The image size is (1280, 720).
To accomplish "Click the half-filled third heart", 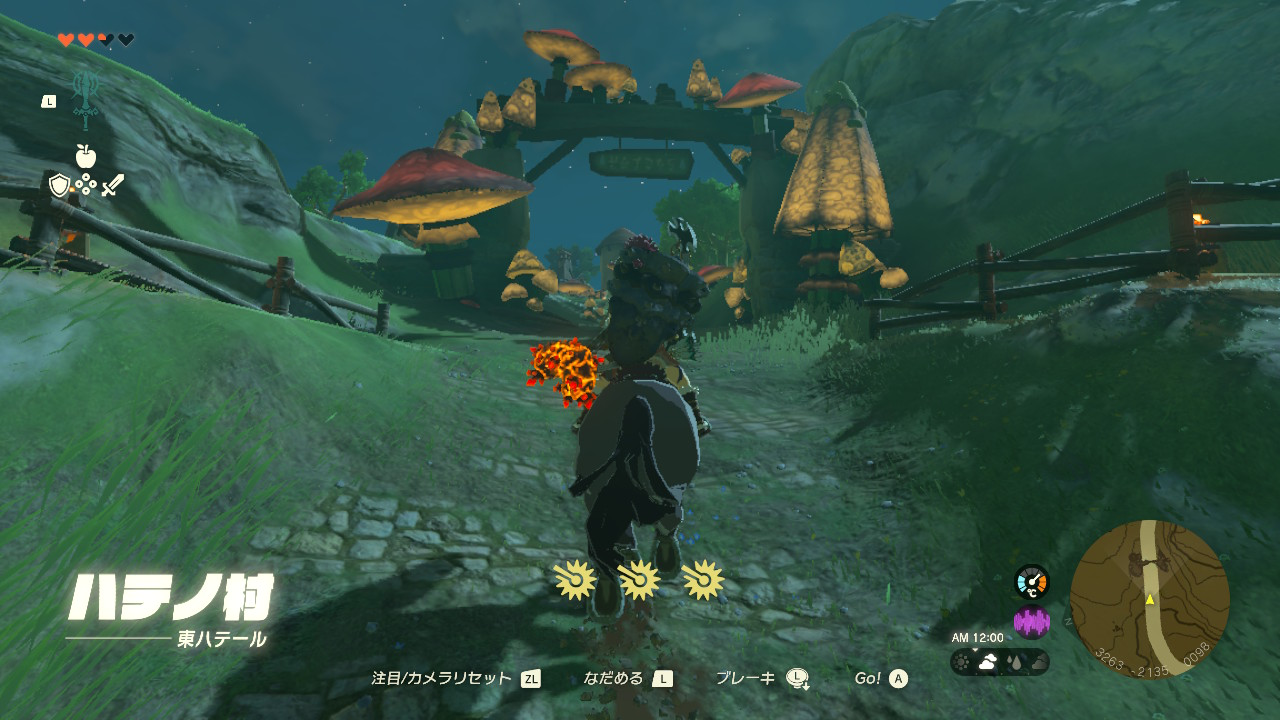I will click(x=104, y=39).
